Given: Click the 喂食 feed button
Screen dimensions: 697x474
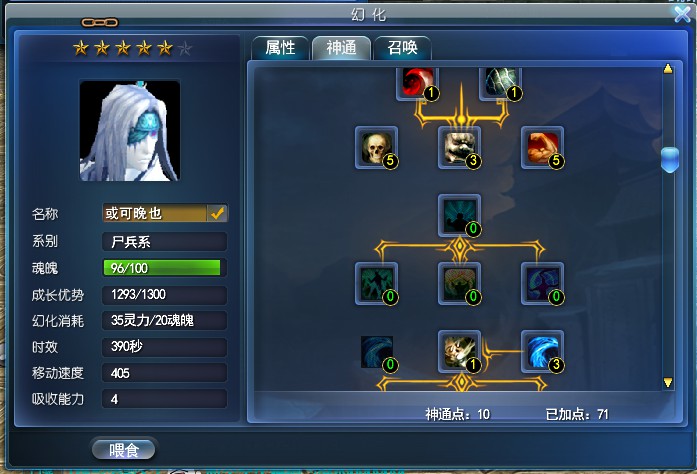Looking at the screenshot, I should (123, 448).
